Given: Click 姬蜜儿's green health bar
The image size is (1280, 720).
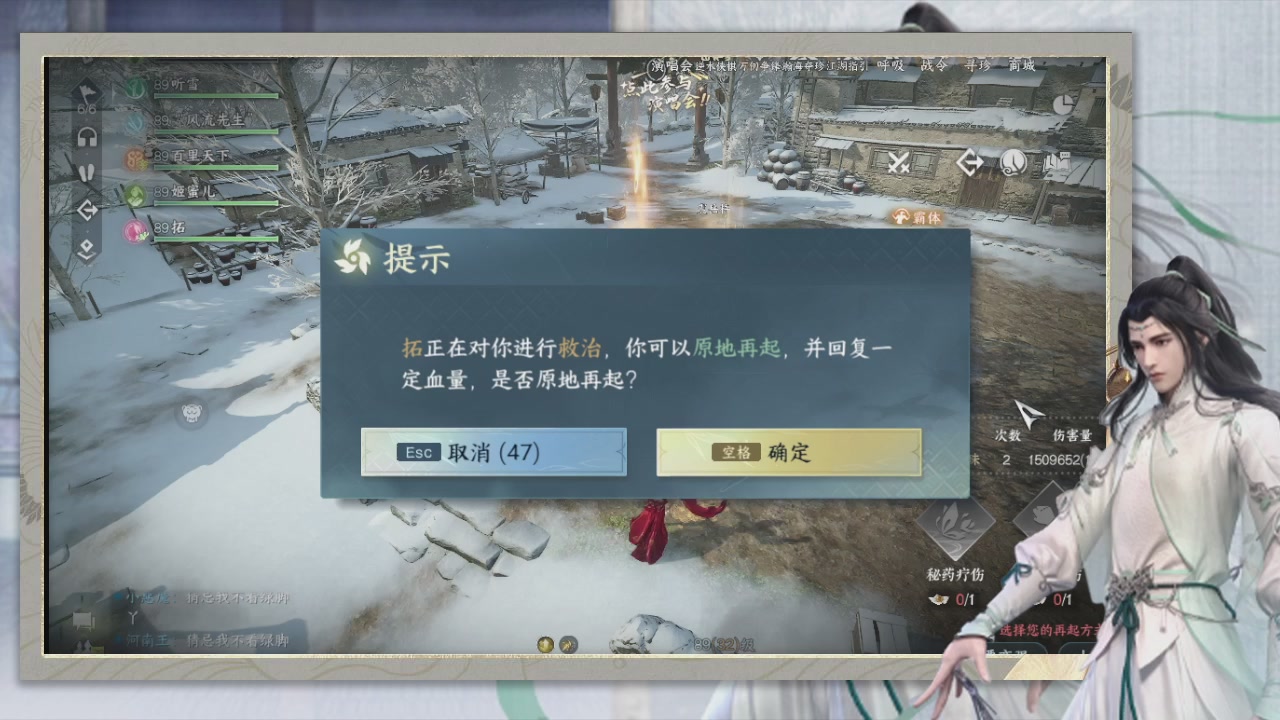Looking at the screenshot, I should (215, 203).
